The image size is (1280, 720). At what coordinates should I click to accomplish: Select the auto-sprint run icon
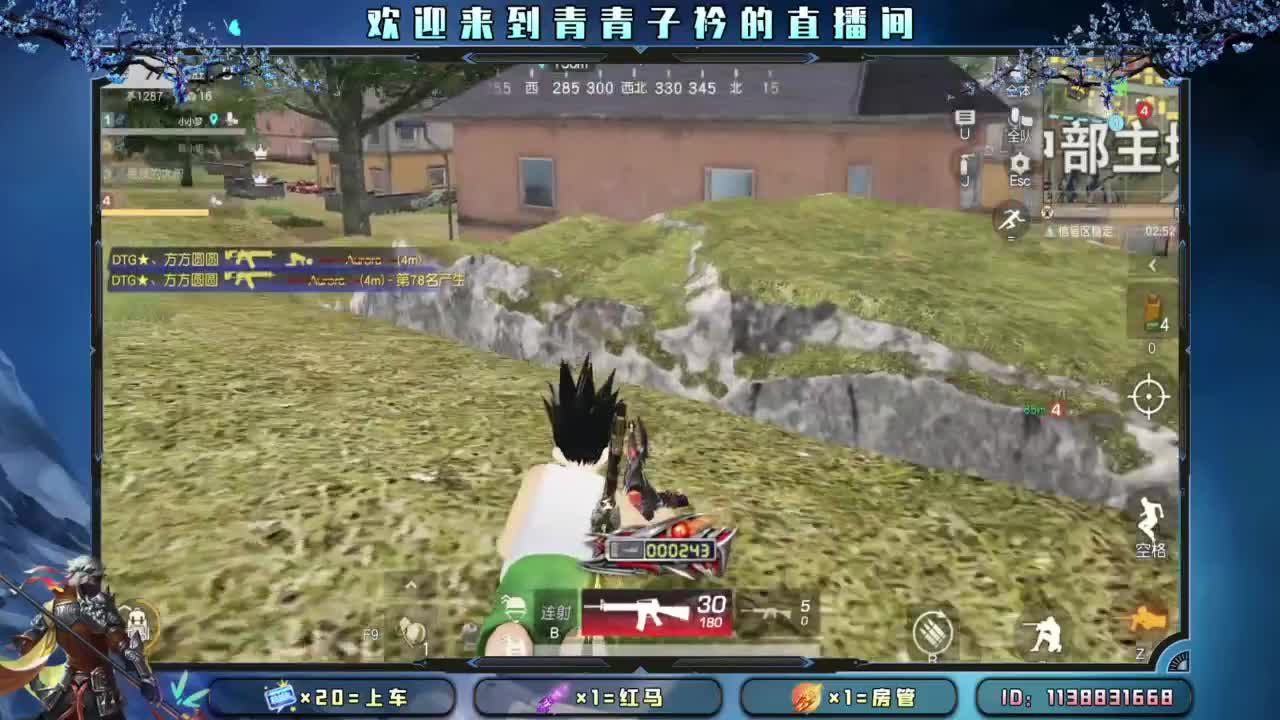(x=1013, y=216)
